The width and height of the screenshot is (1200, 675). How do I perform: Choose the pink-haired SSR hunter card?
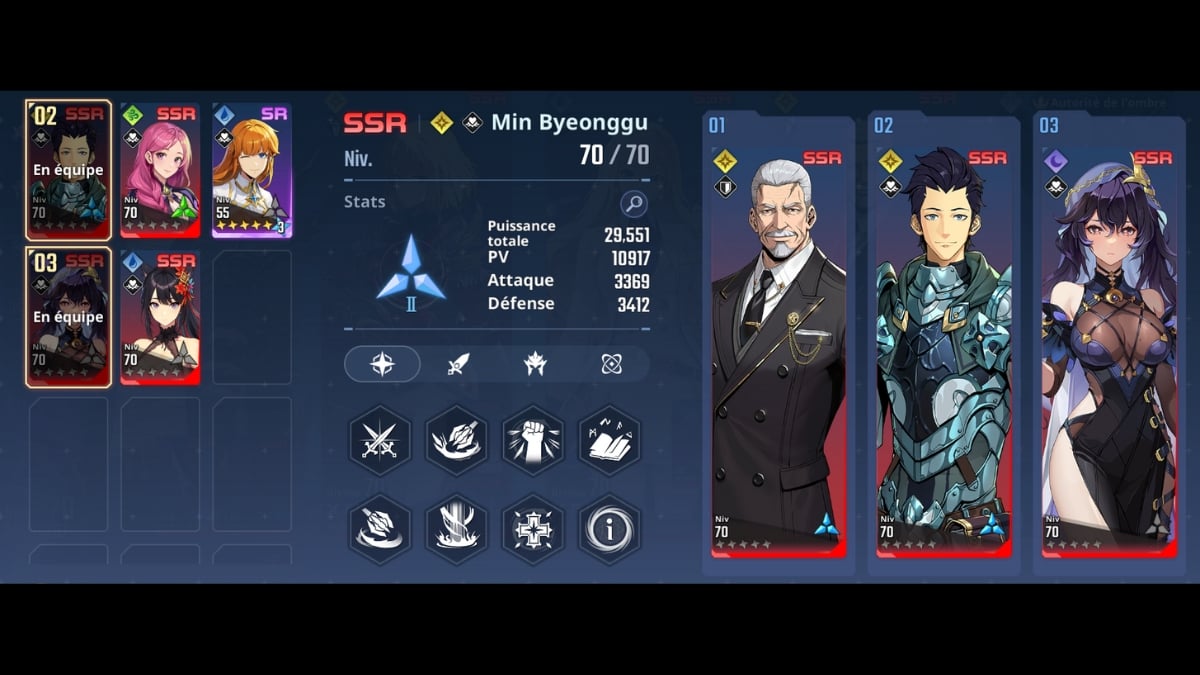(x=160, y=170)
